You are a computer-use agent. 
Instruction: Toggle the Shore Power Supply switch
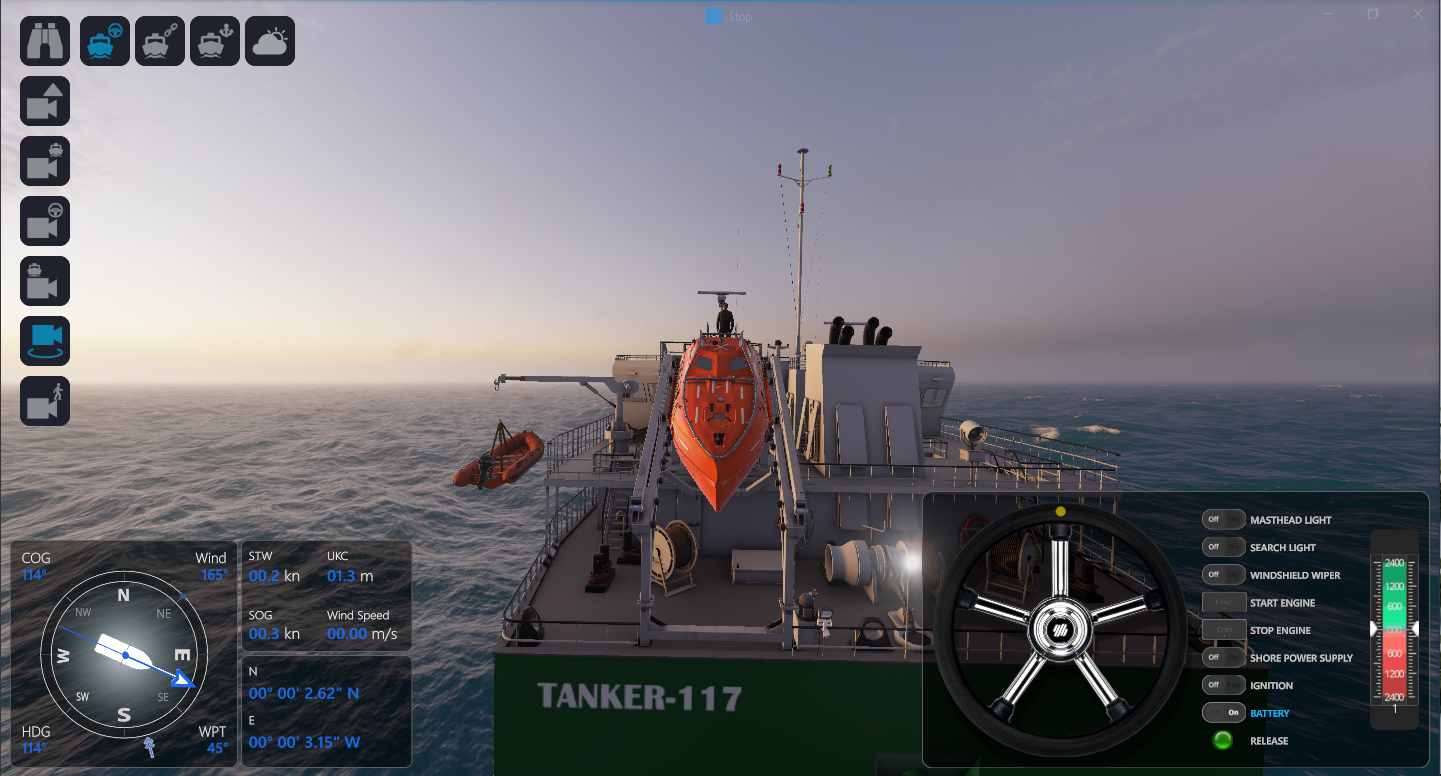tap(1224, 658)
